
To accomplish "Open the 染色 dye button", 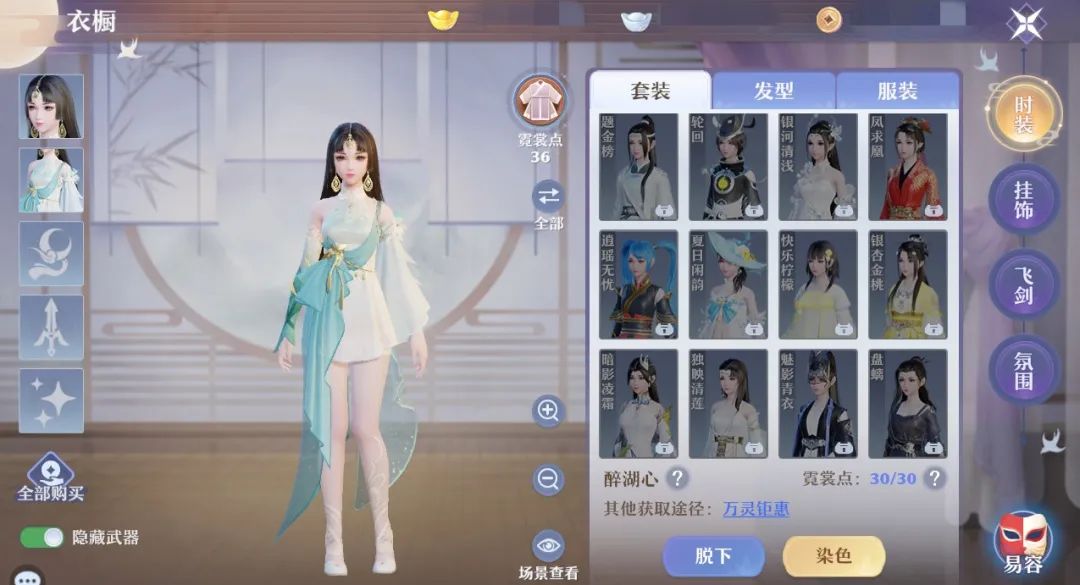I will click(x=833, y=555).
